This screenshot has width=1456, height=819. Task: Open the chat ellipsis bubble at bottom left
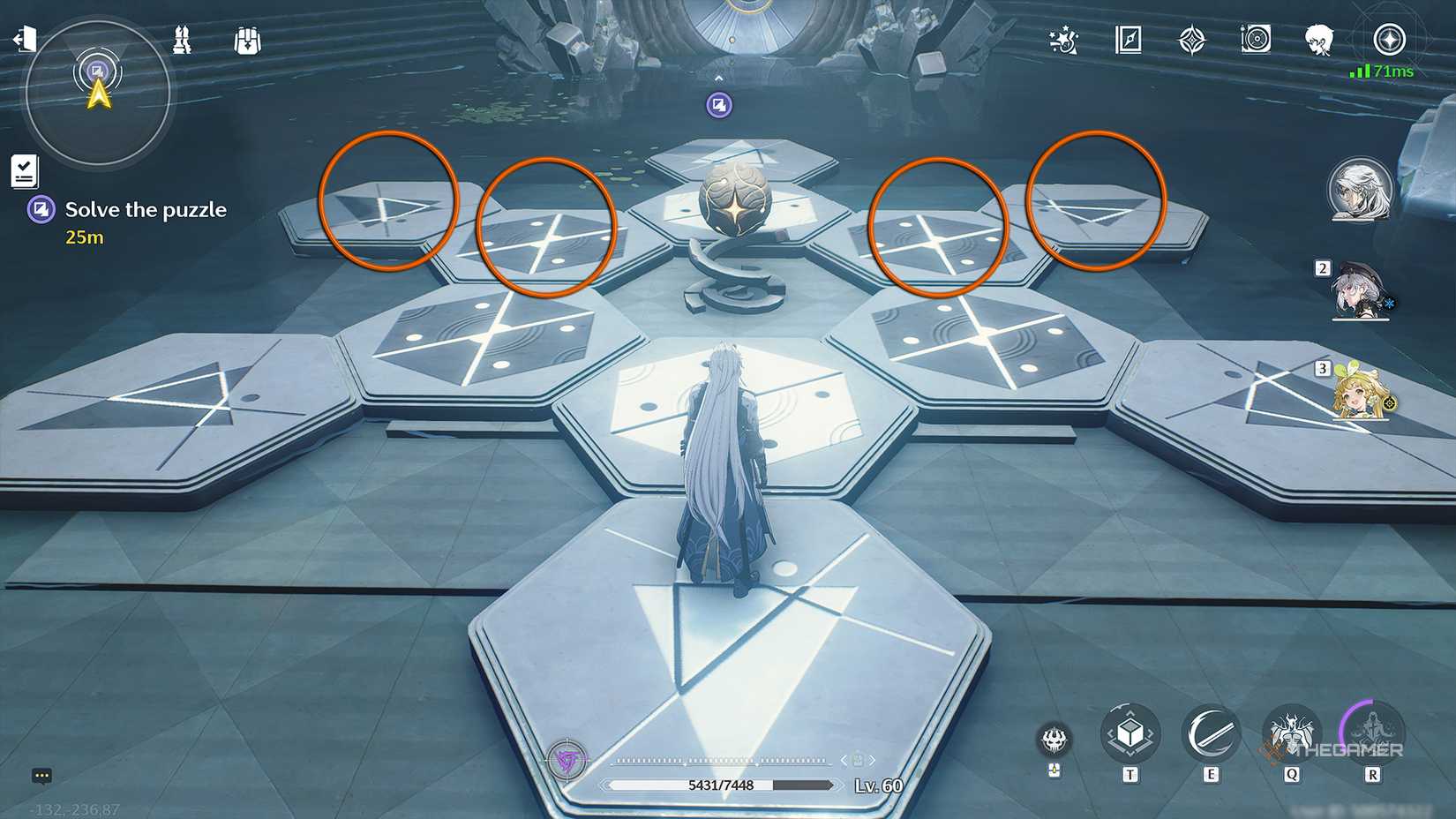click(x=41, y=775)
